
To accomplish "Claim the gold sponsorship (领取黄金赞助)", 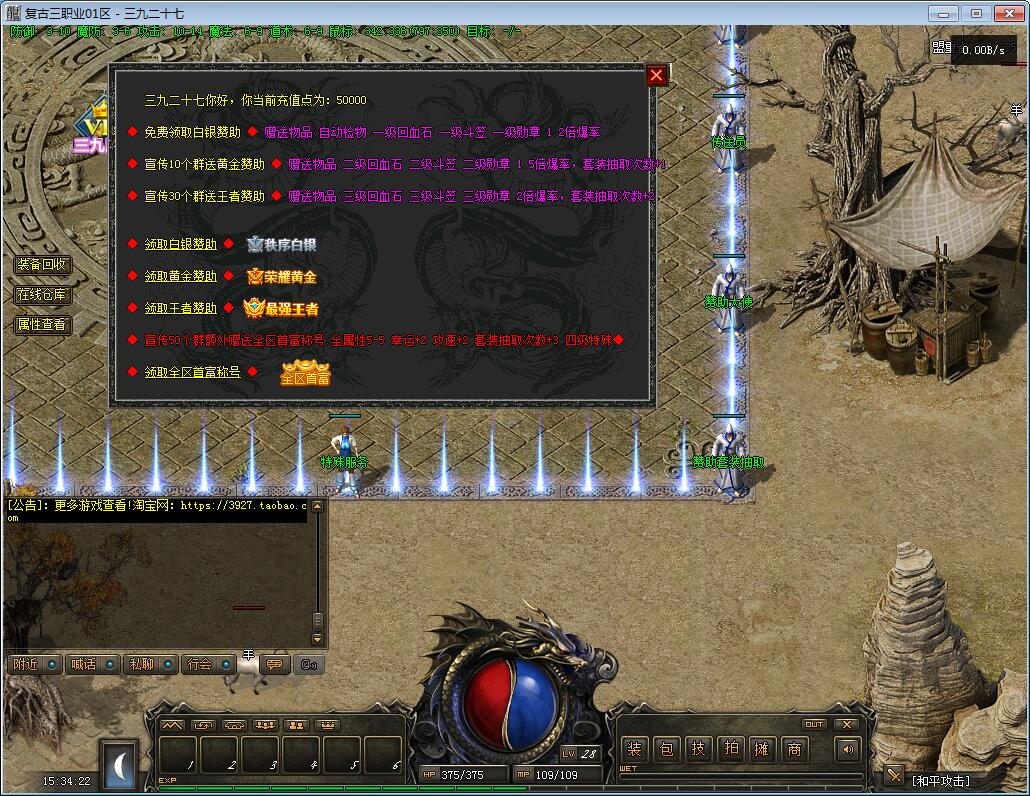I will [180, 276].
